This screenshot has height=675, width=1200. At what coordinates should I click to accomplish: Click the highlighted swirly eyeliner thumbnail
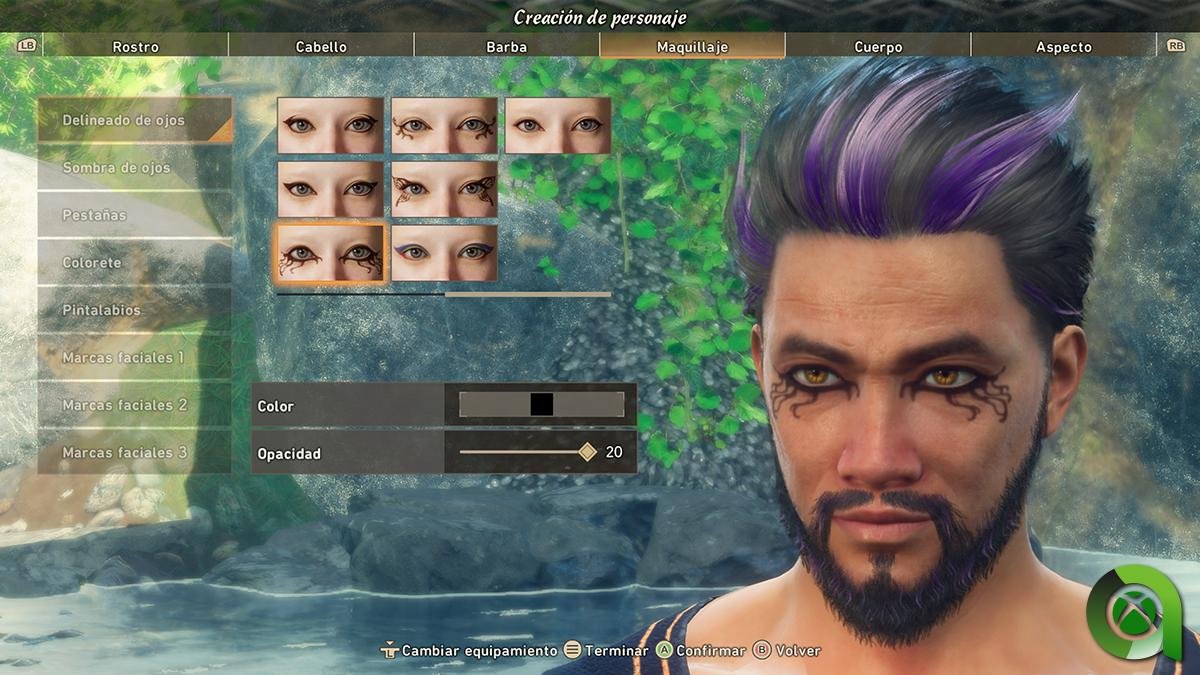(330, 253)
